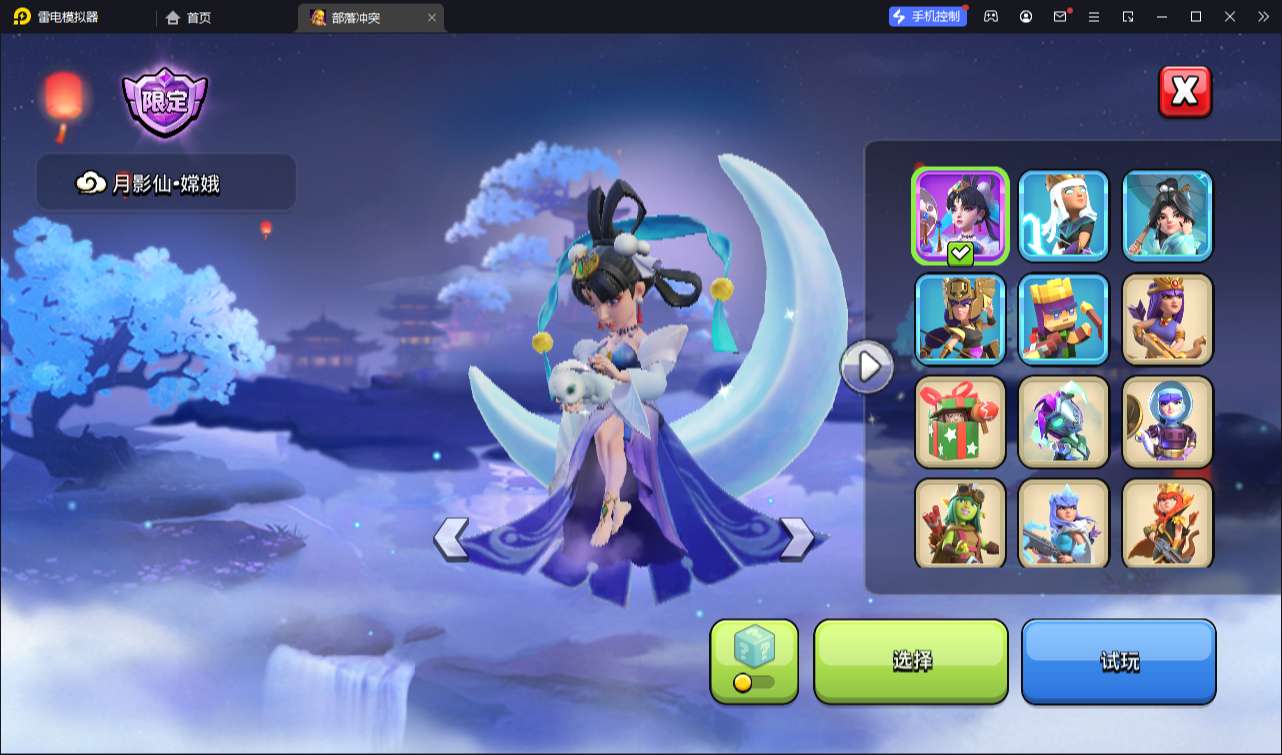The height and width of the screenshot is (755, 1282).
Task: Show the previous skin with left arrow
Action: (451, 538)
